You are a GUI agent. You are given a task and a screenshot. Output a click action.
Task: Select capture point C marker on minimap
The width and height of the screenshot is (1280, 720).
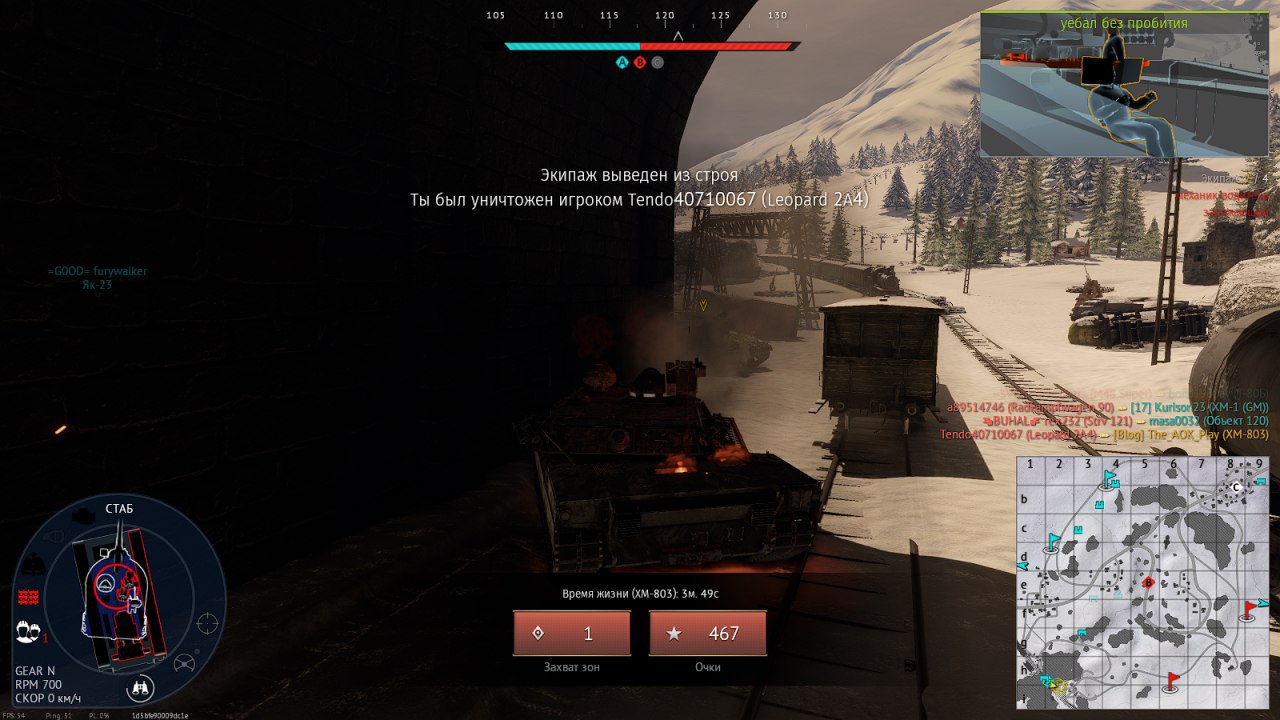click(x=1236, y=487)
